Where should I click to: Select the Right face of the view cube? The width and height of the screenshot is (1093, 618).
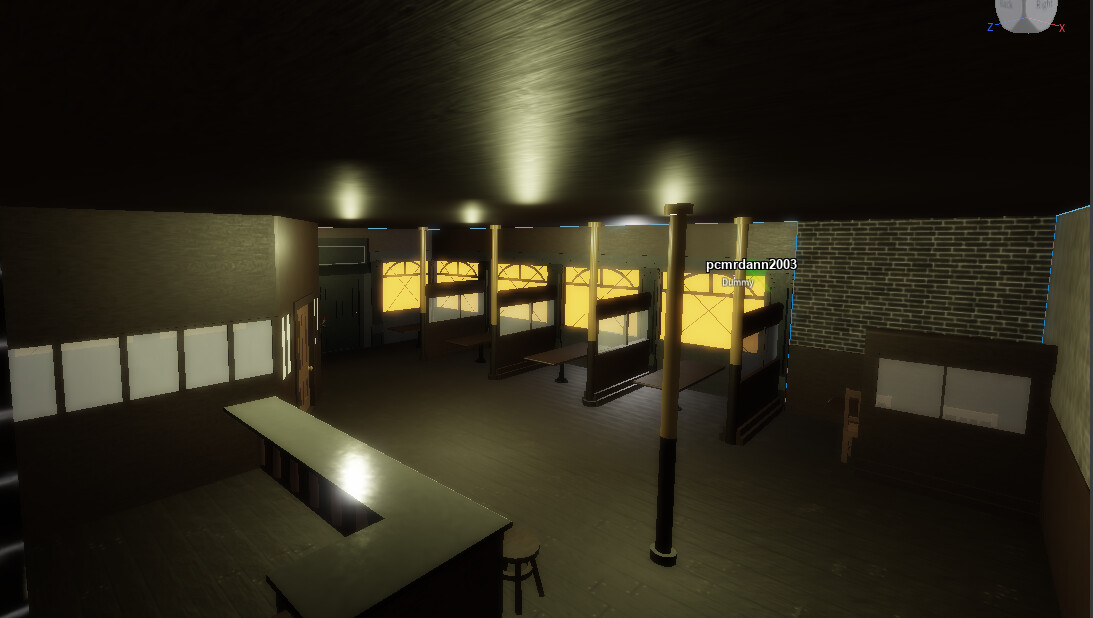click(x=1043, y=9)
